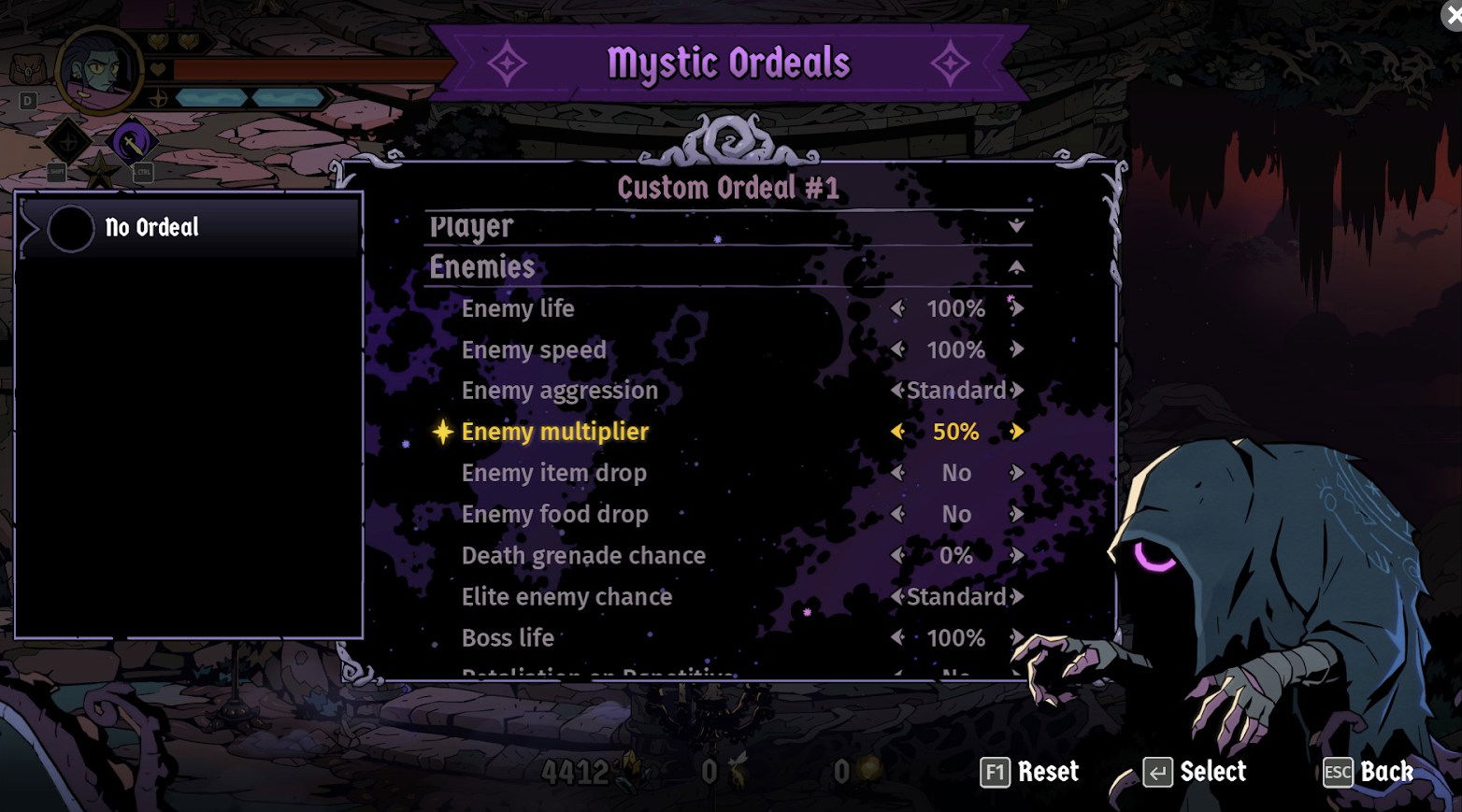Change Enemy aggression to next option

coord(1018,391)
